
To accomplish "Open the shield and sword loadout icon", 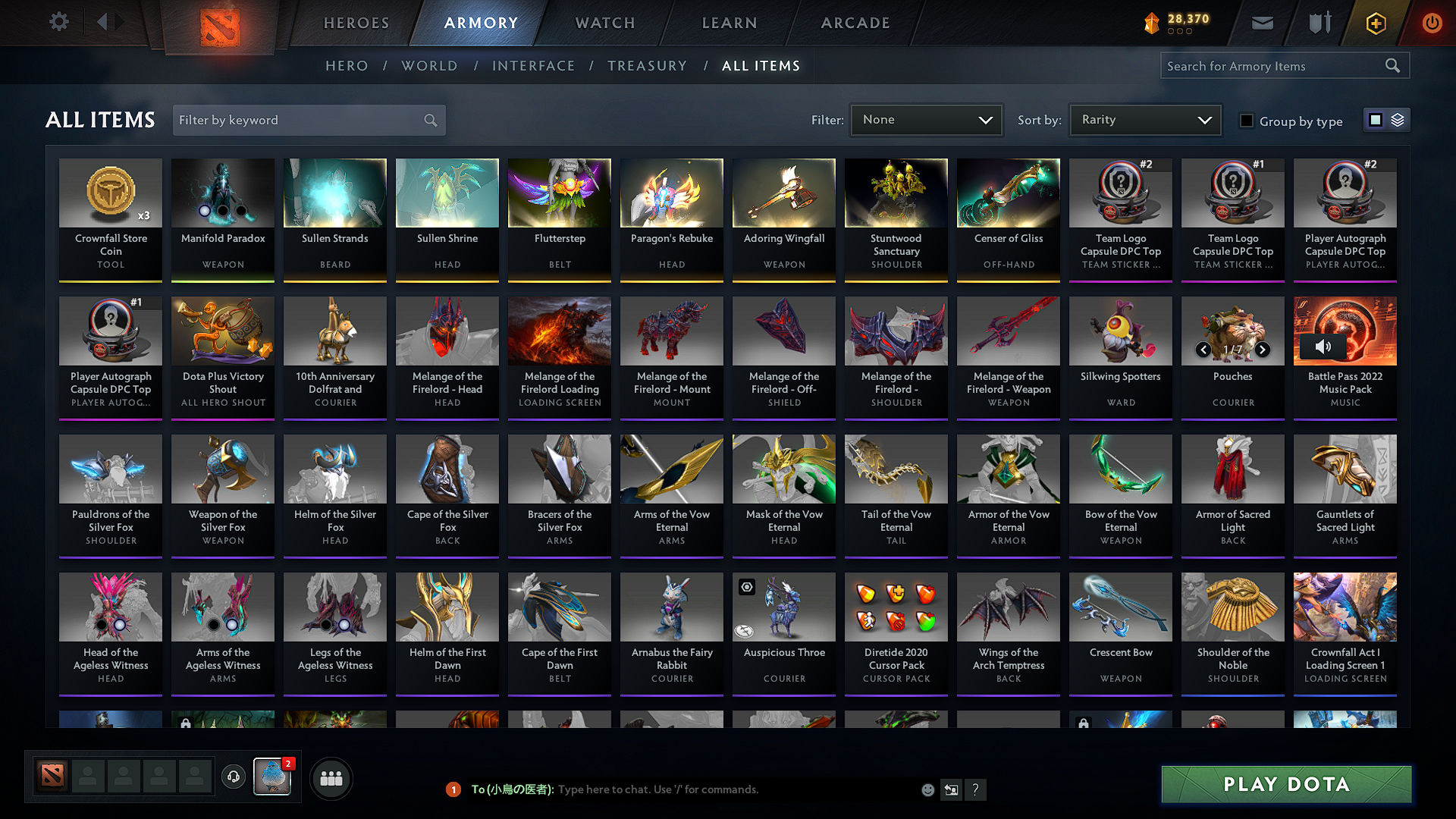I will pyautogui.click(x=1319, y=23).
